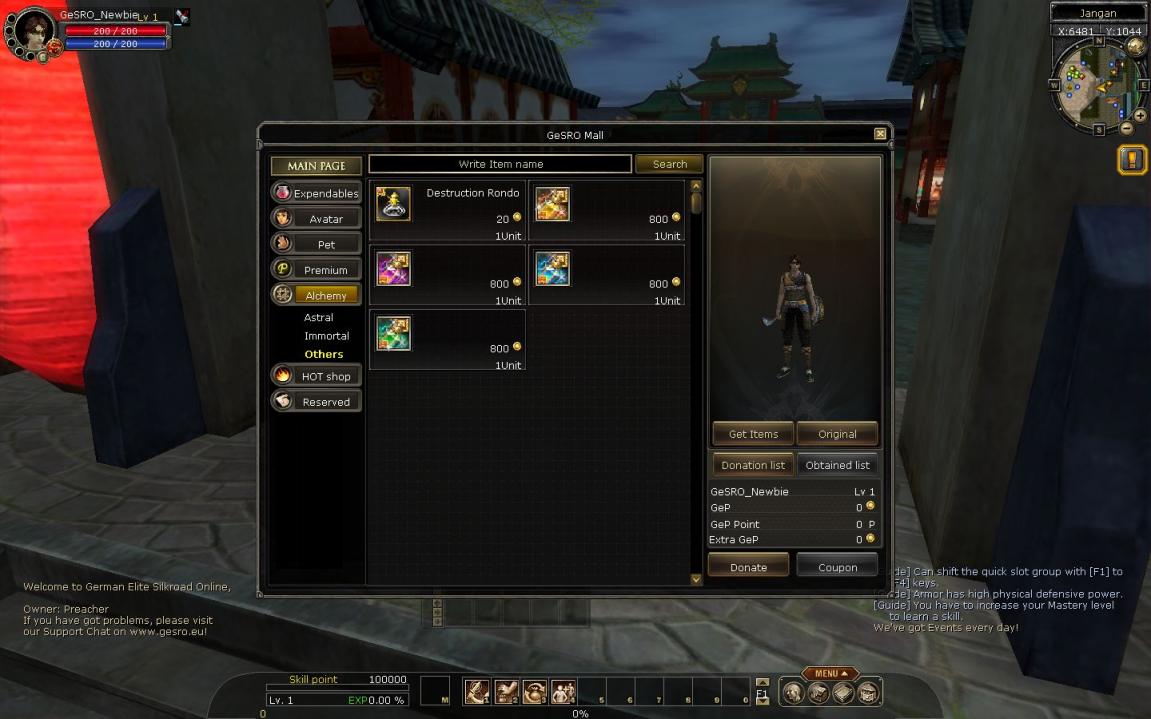The width and height of the screenshot is (1151, 719).
Task: Open the Coupon dialog
Action: click(x=837, y=567)
